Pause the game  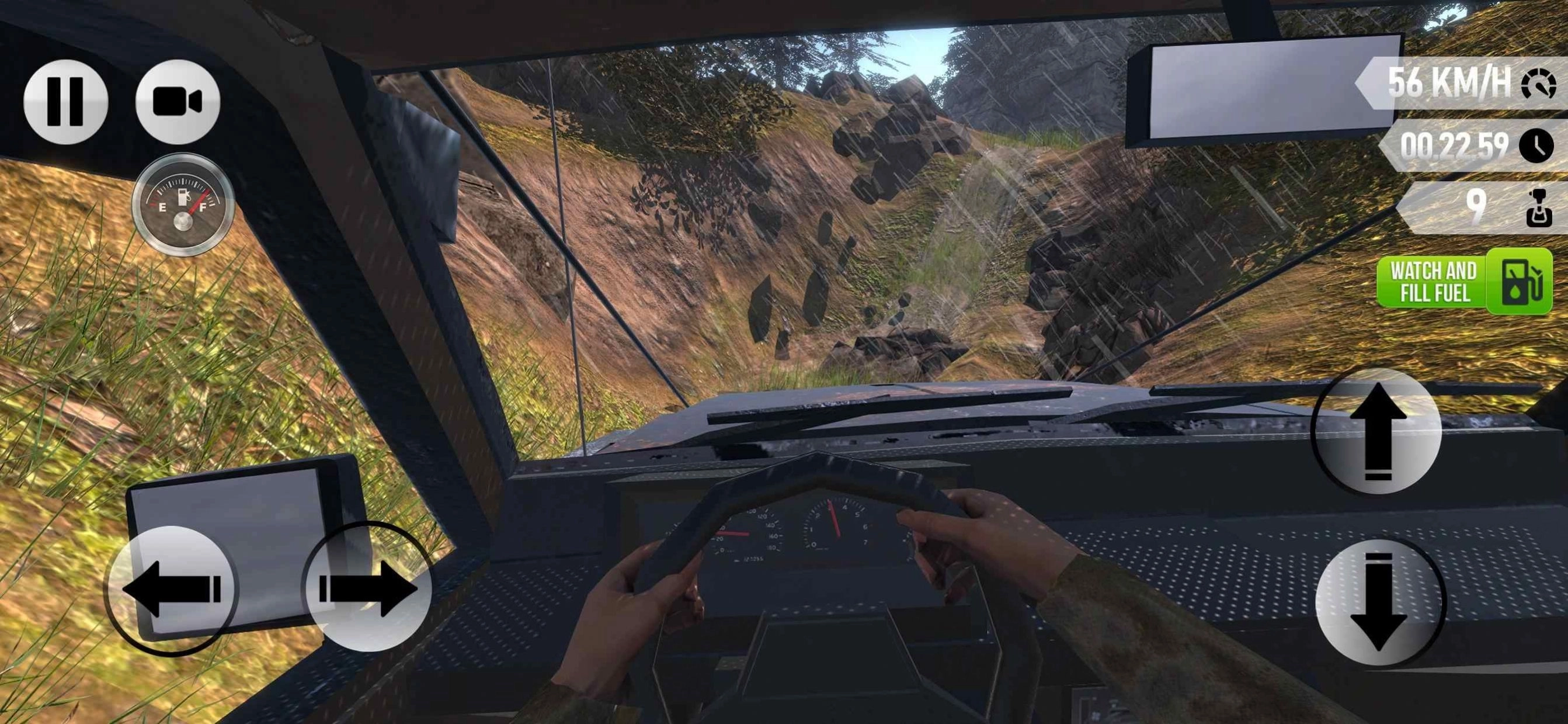[66, 102]
